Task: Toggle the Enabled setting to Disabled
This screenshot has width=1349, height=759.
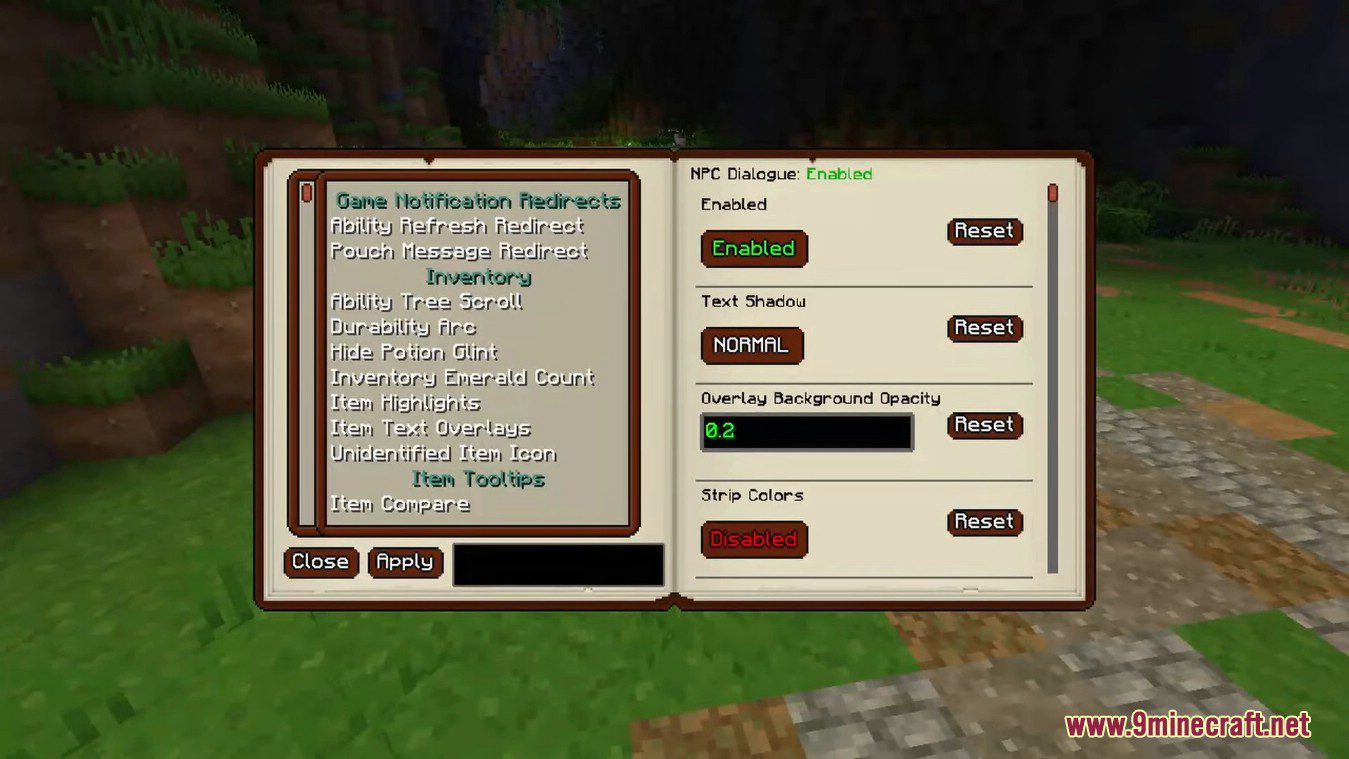Action: click(x=753, y=248)
